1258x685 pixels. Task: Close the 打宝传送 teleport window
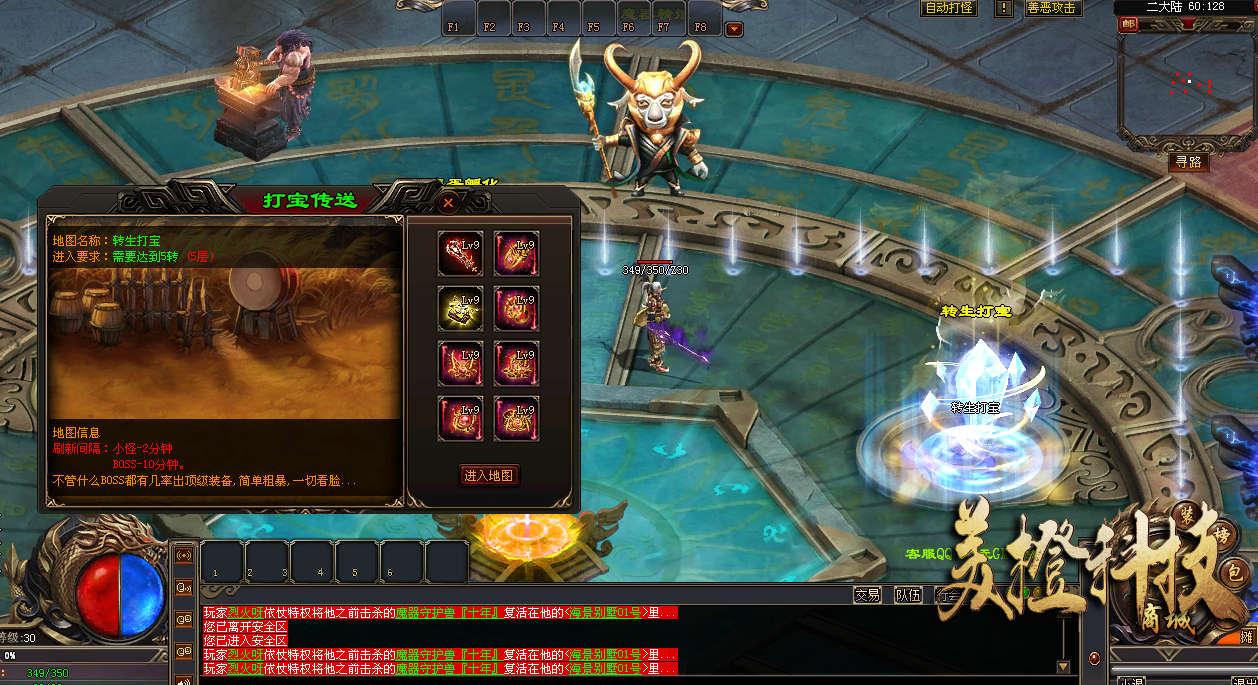point(449,202)
